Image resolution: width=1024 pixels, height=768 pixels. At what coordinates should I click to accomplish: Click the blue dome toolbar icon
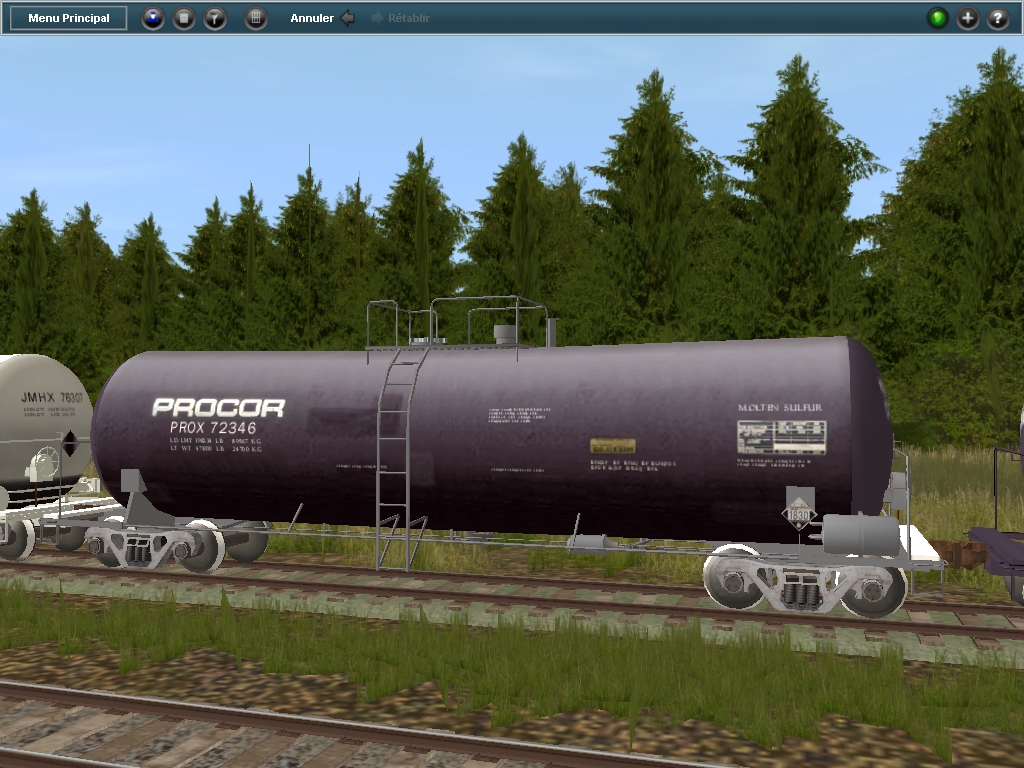(153, 18)
